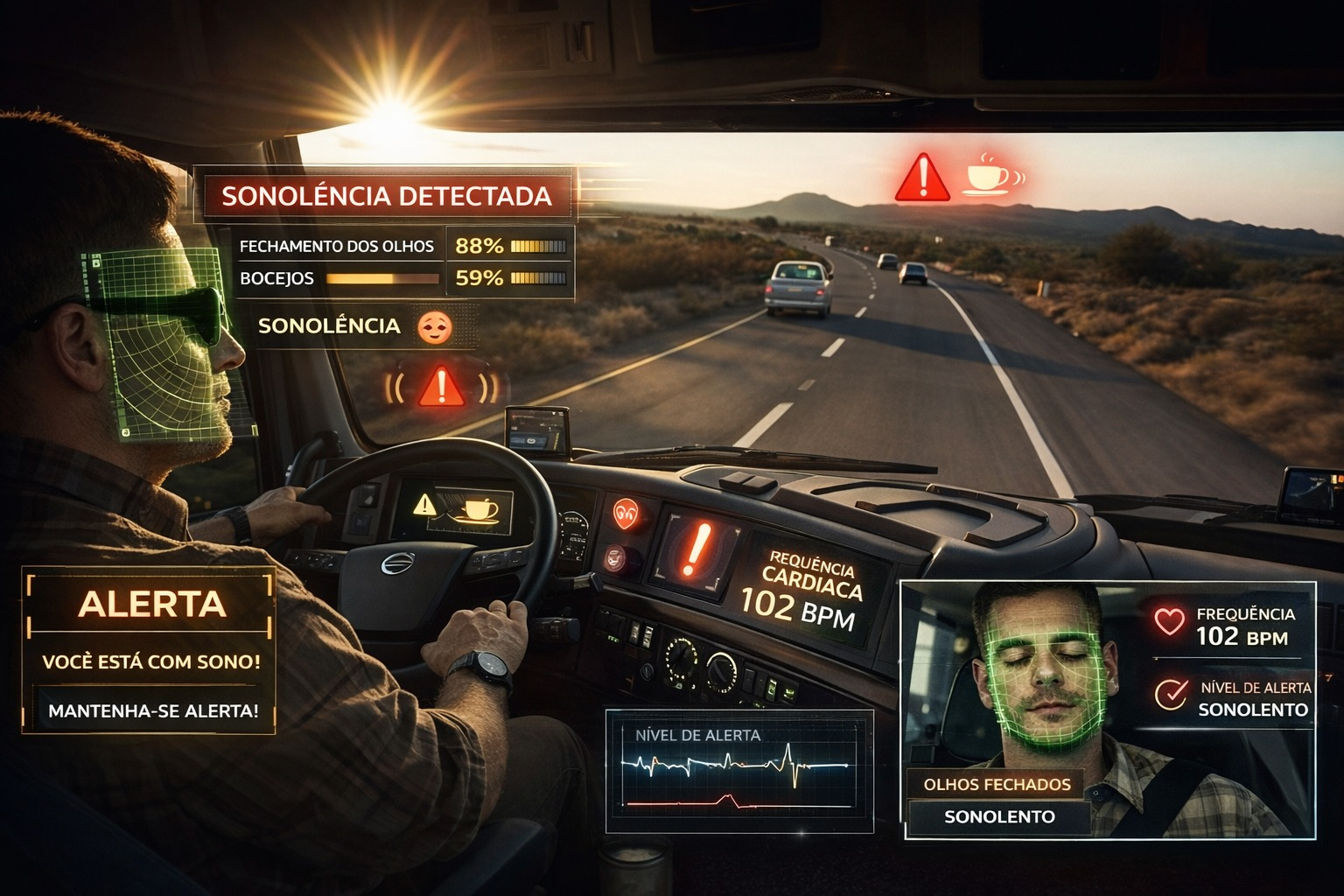Acknowledge the Mantenha-se Alerta message

153,710
